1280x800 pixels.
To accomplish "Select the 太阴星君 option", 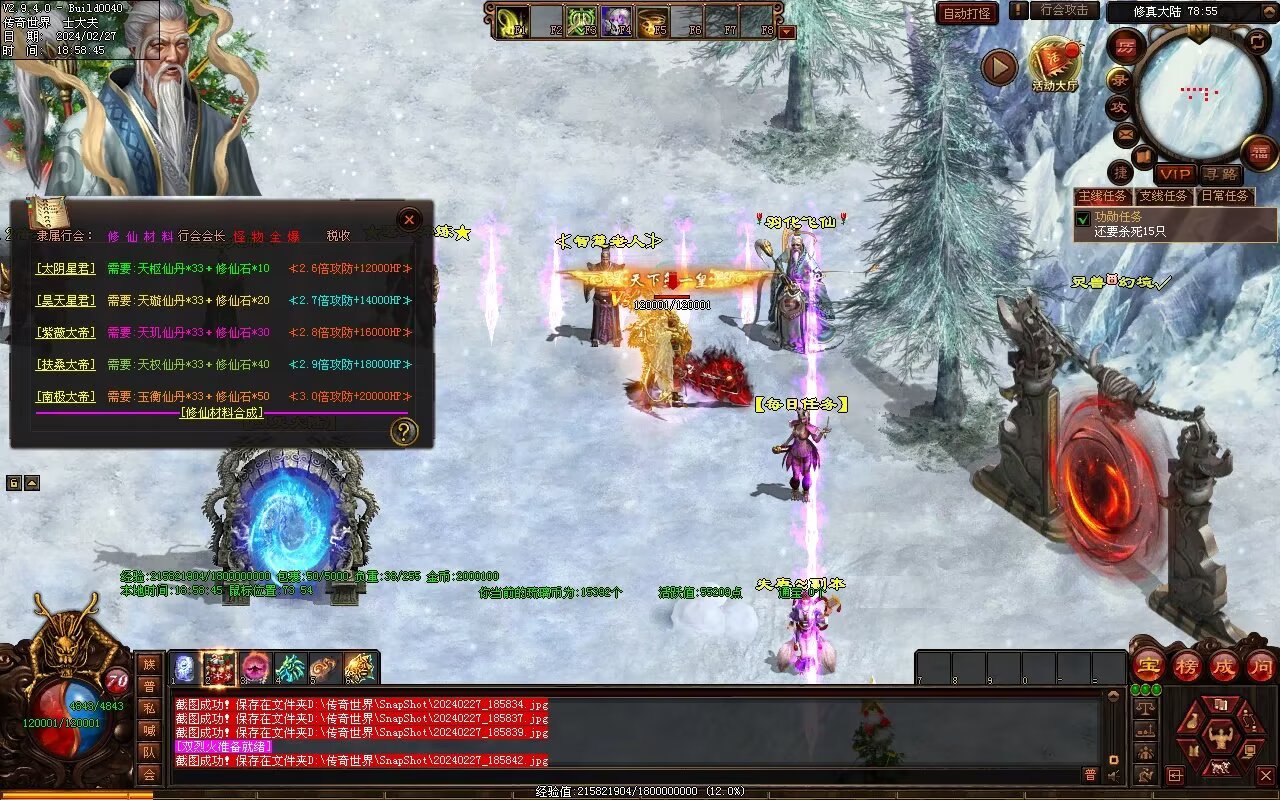I will tap(66, 269).
